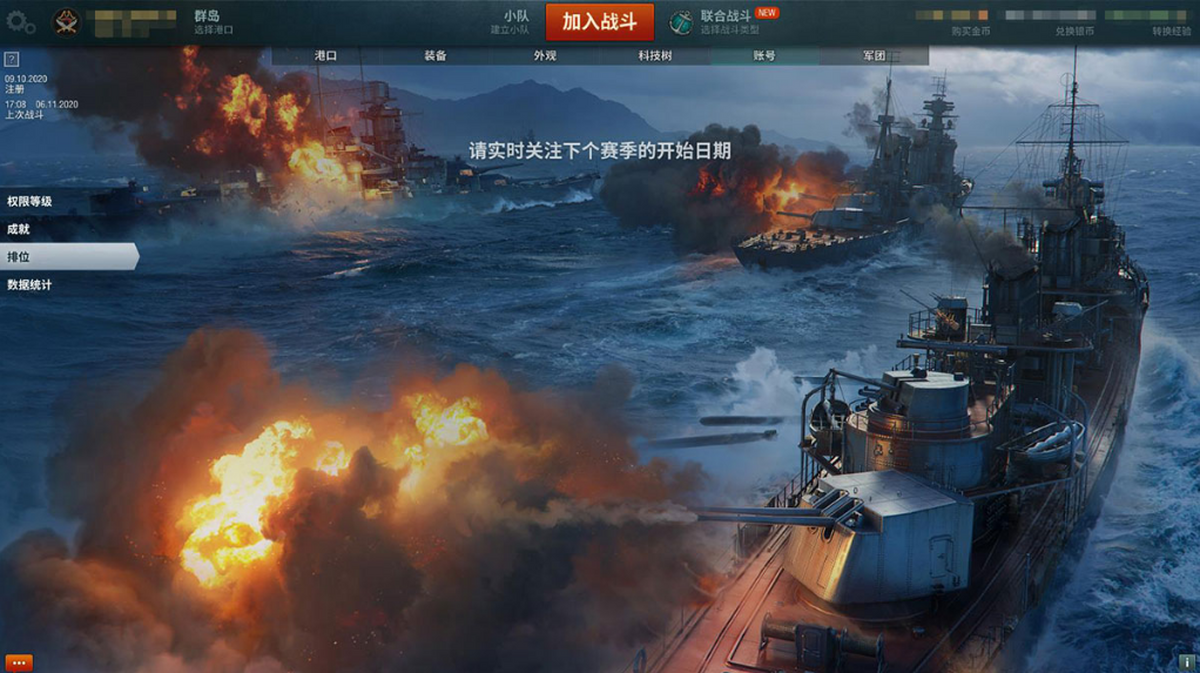Click the question mark help icon
This screenshot has height=673, width=1200.
point(12,59)
